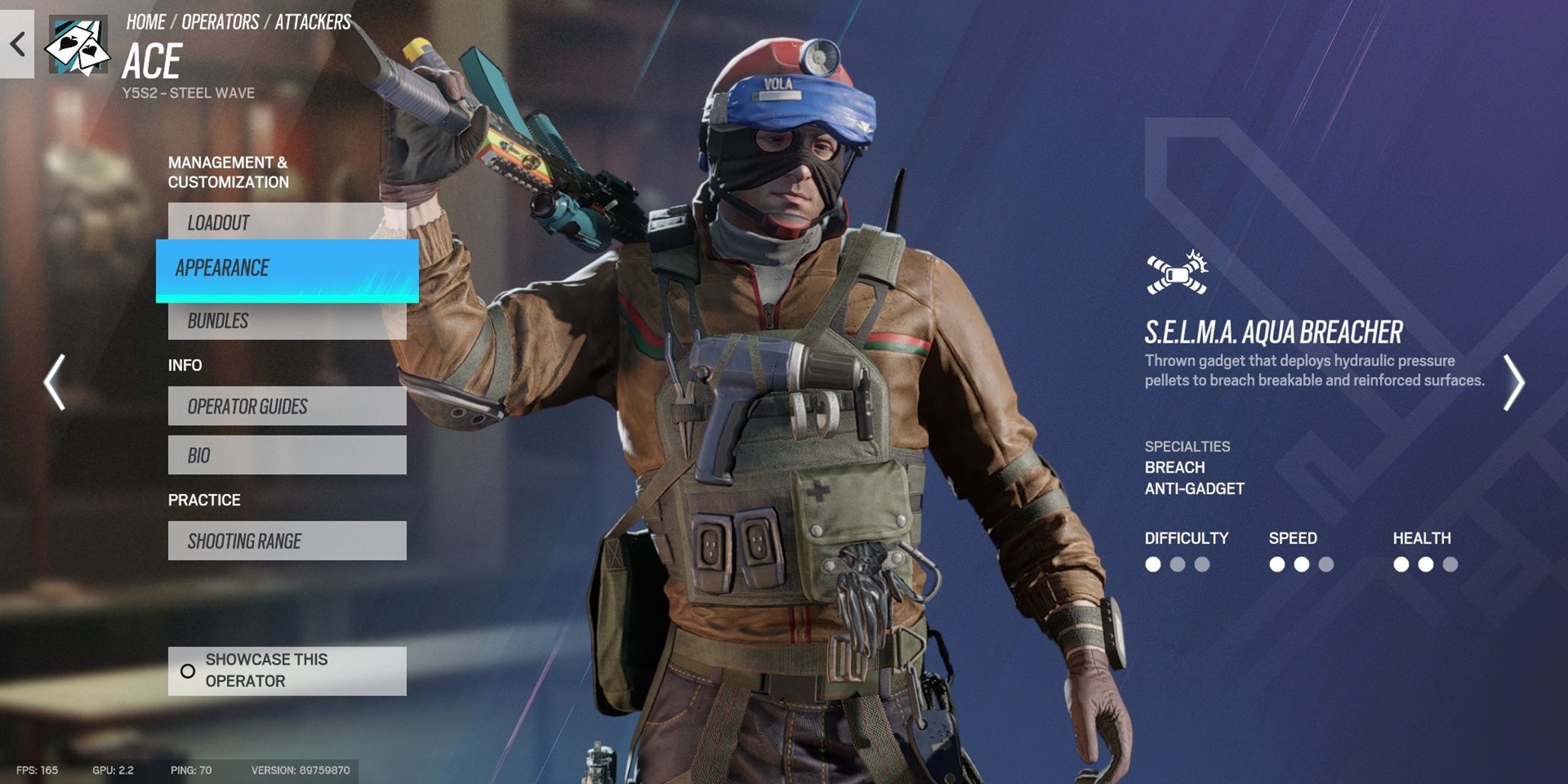The image size is (1568, 784).
Task: Click the Ace operator card icon
Action: 78,46
